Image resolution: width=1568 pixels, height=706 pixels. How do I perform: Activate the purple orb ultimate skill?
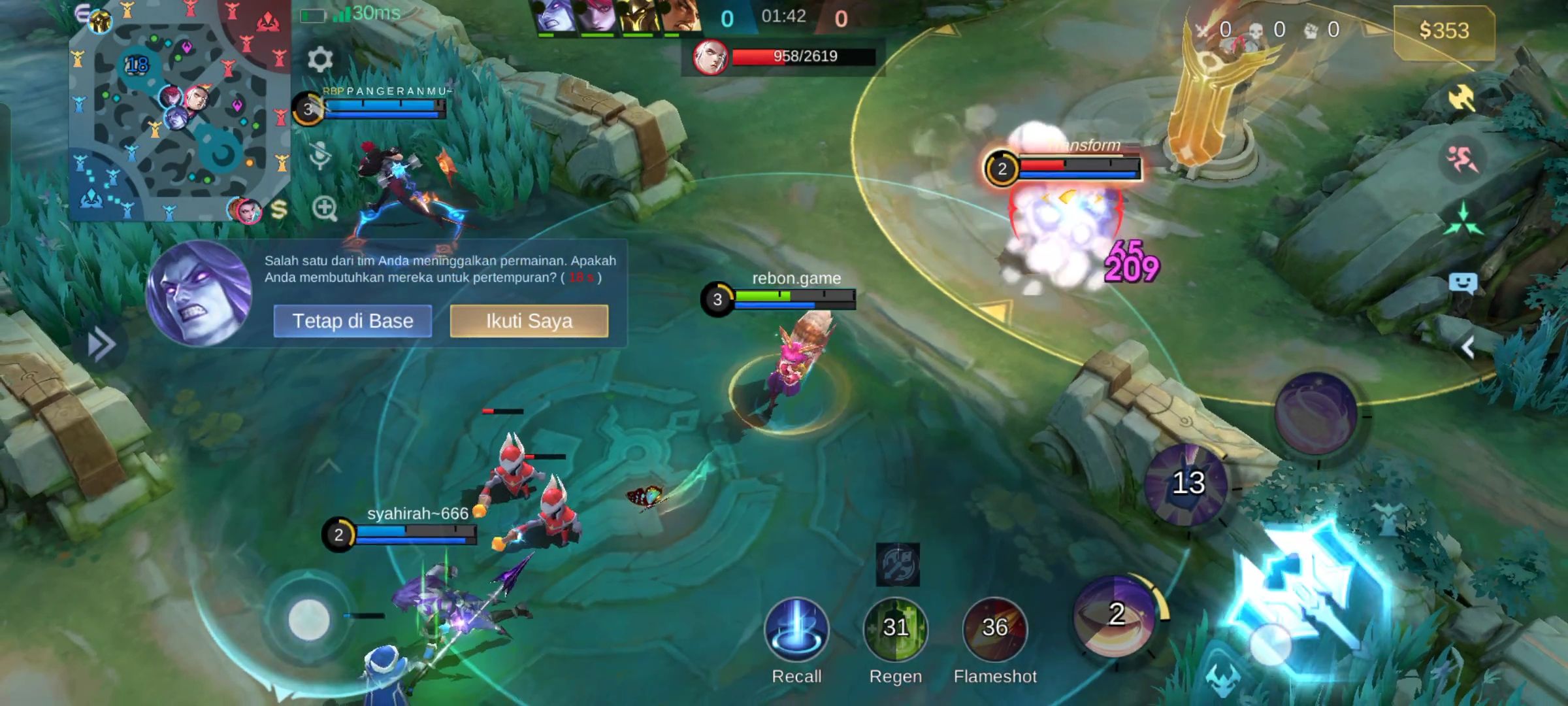pyautogui.click(x=1316, y=413)
